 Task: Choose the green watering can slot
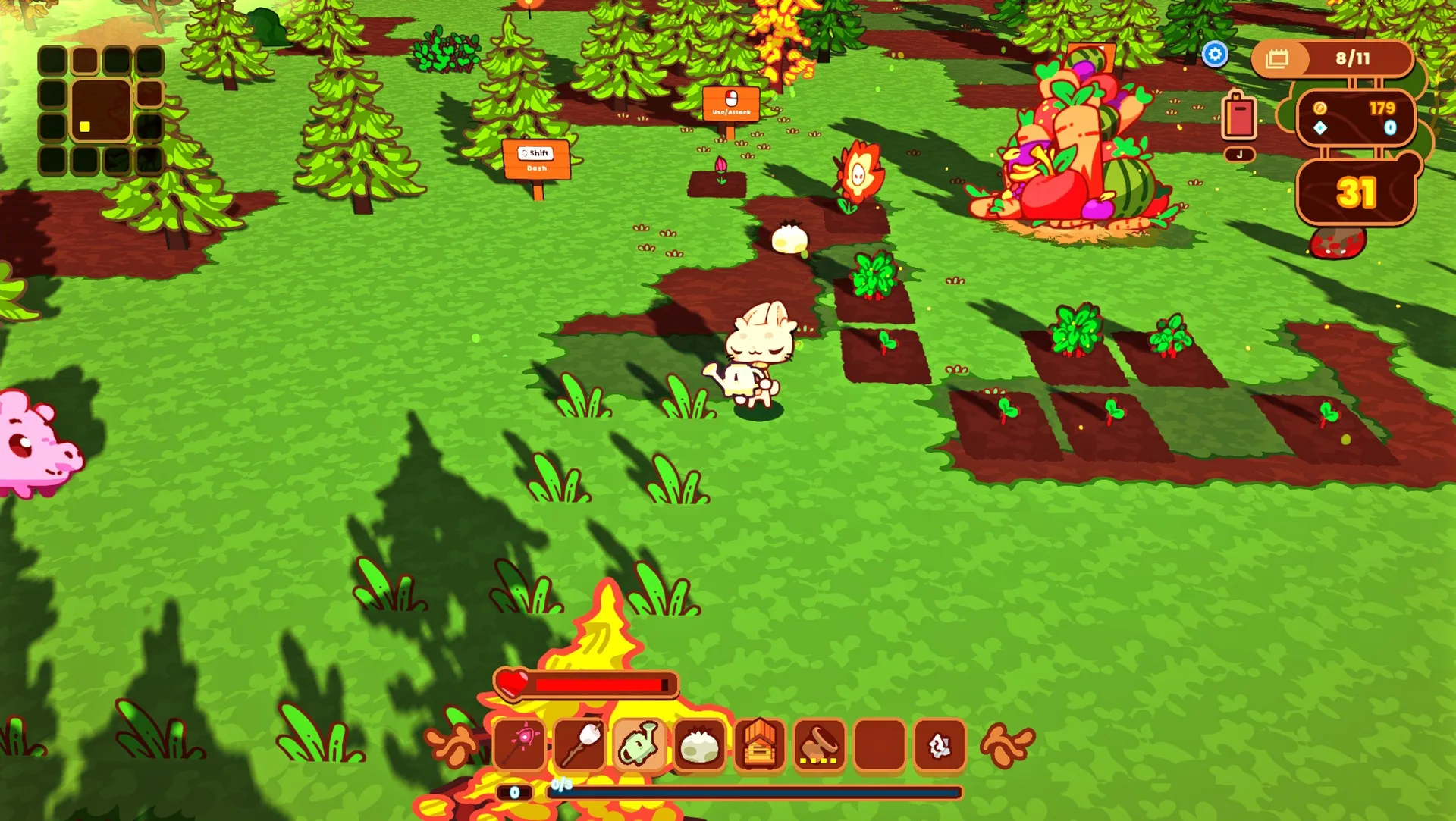point(639,744)
